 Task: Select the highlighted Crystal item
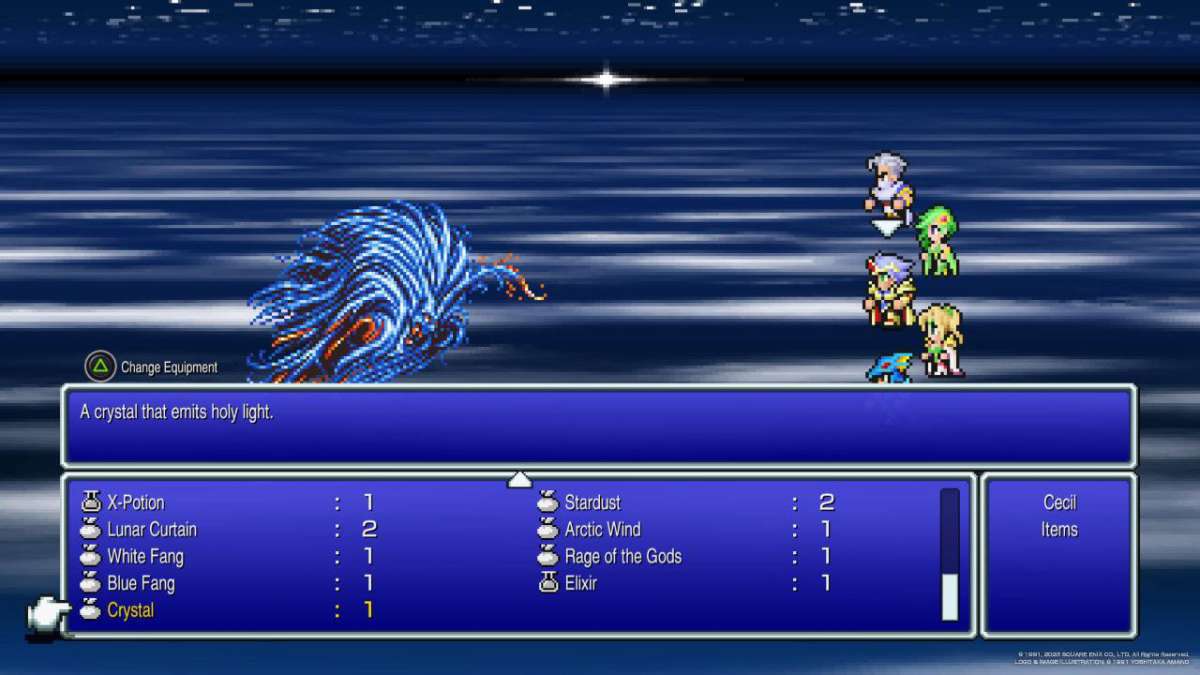[x=131, y=611]
